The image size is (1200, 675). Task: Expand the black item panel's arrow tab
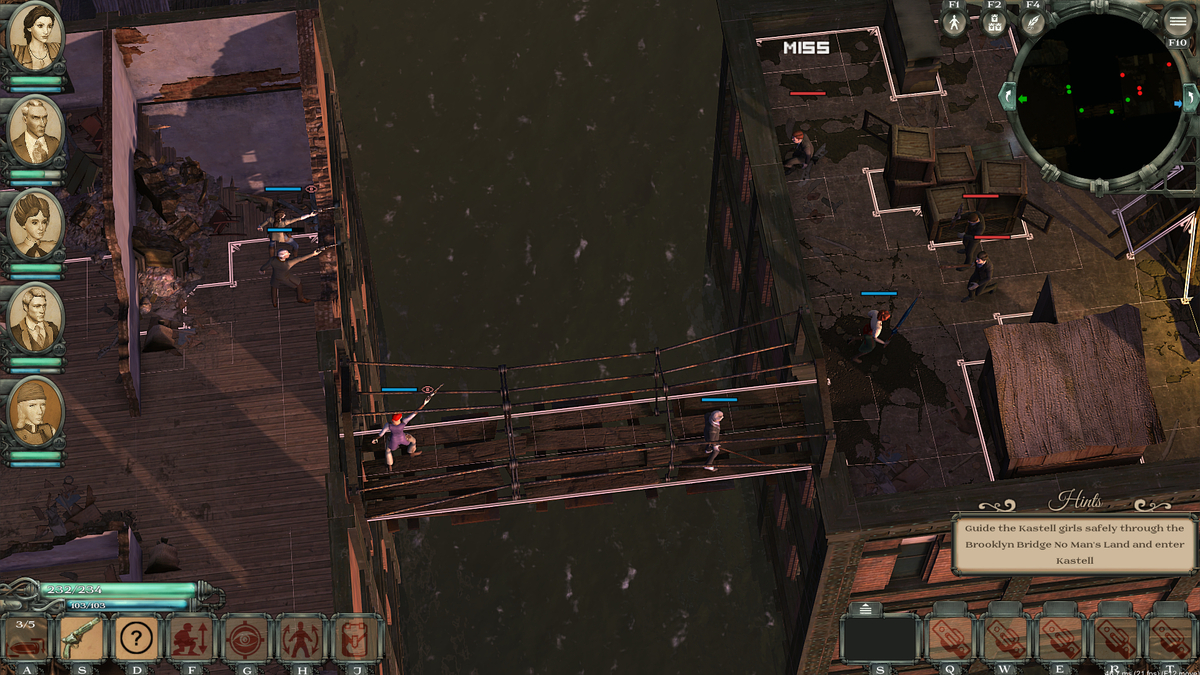[865, 609]
